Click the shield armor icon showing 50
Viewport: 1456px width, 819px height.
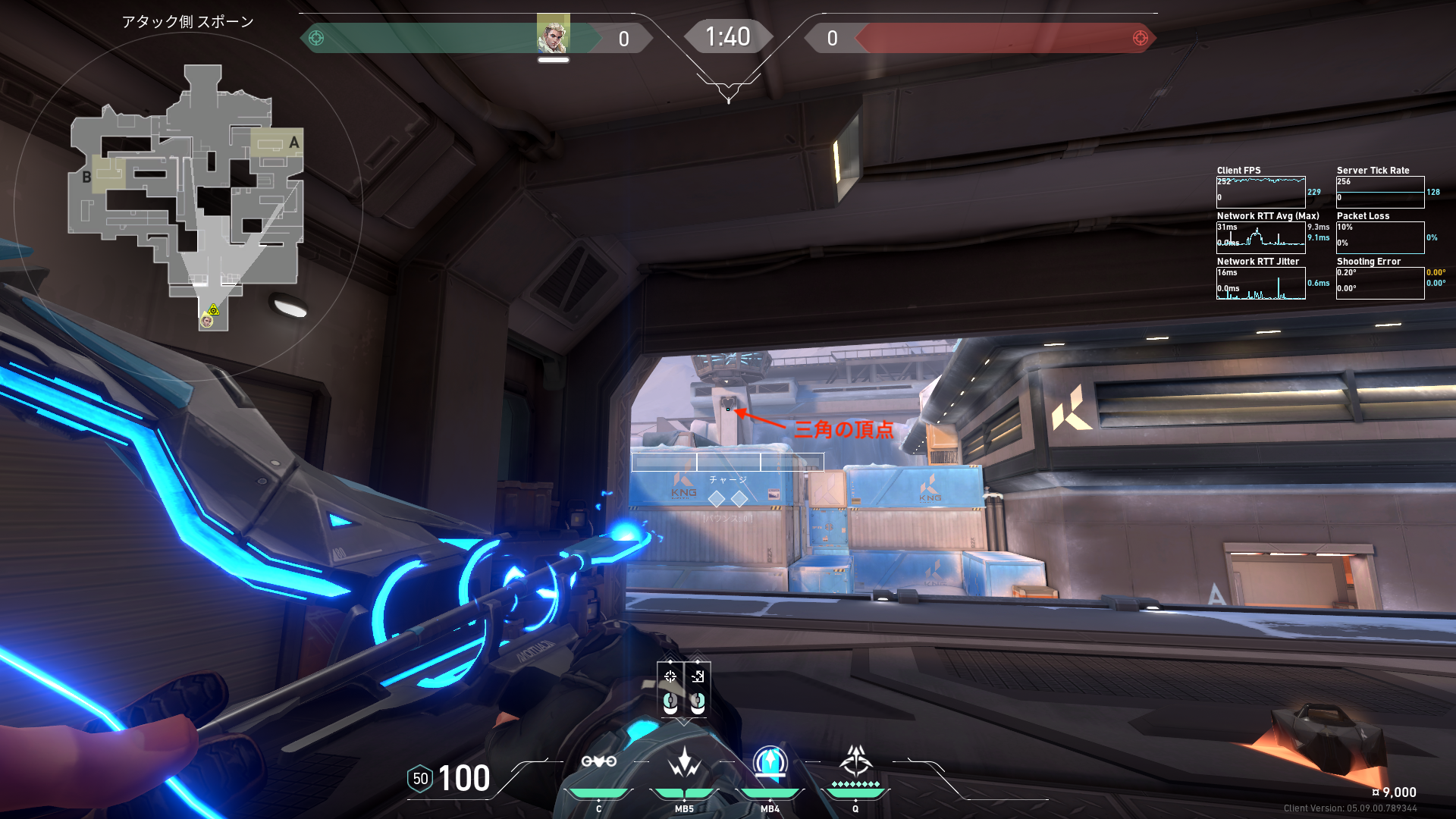coord(420,779)
